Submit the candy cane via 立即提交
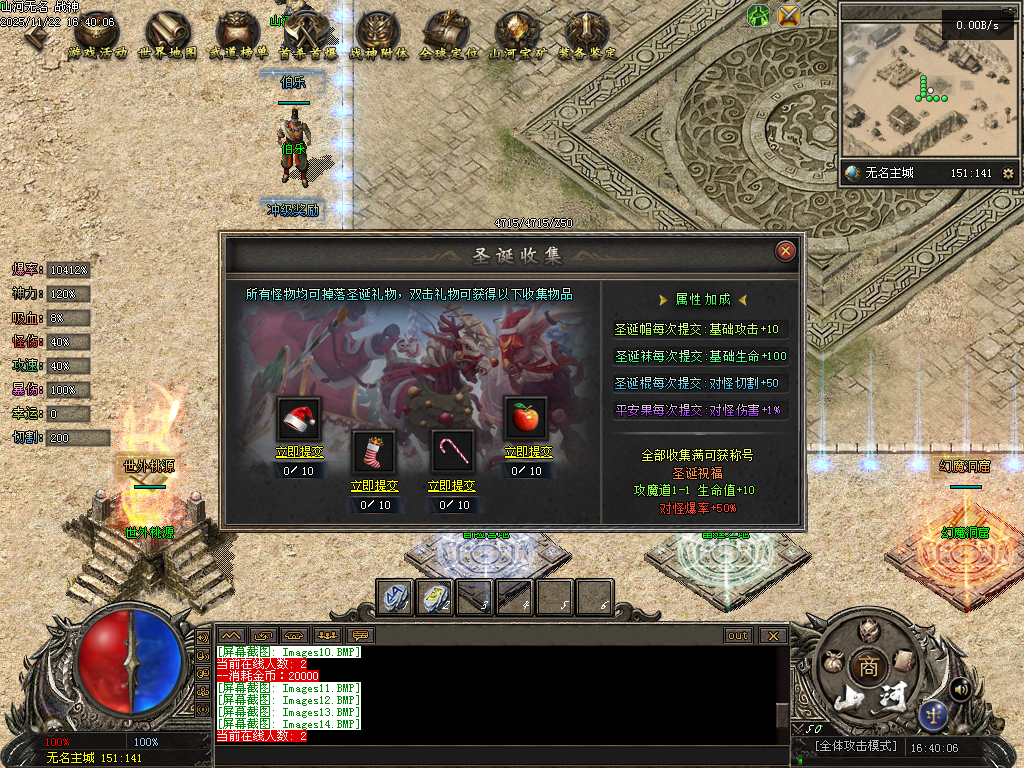 click(x=452, y=486)
